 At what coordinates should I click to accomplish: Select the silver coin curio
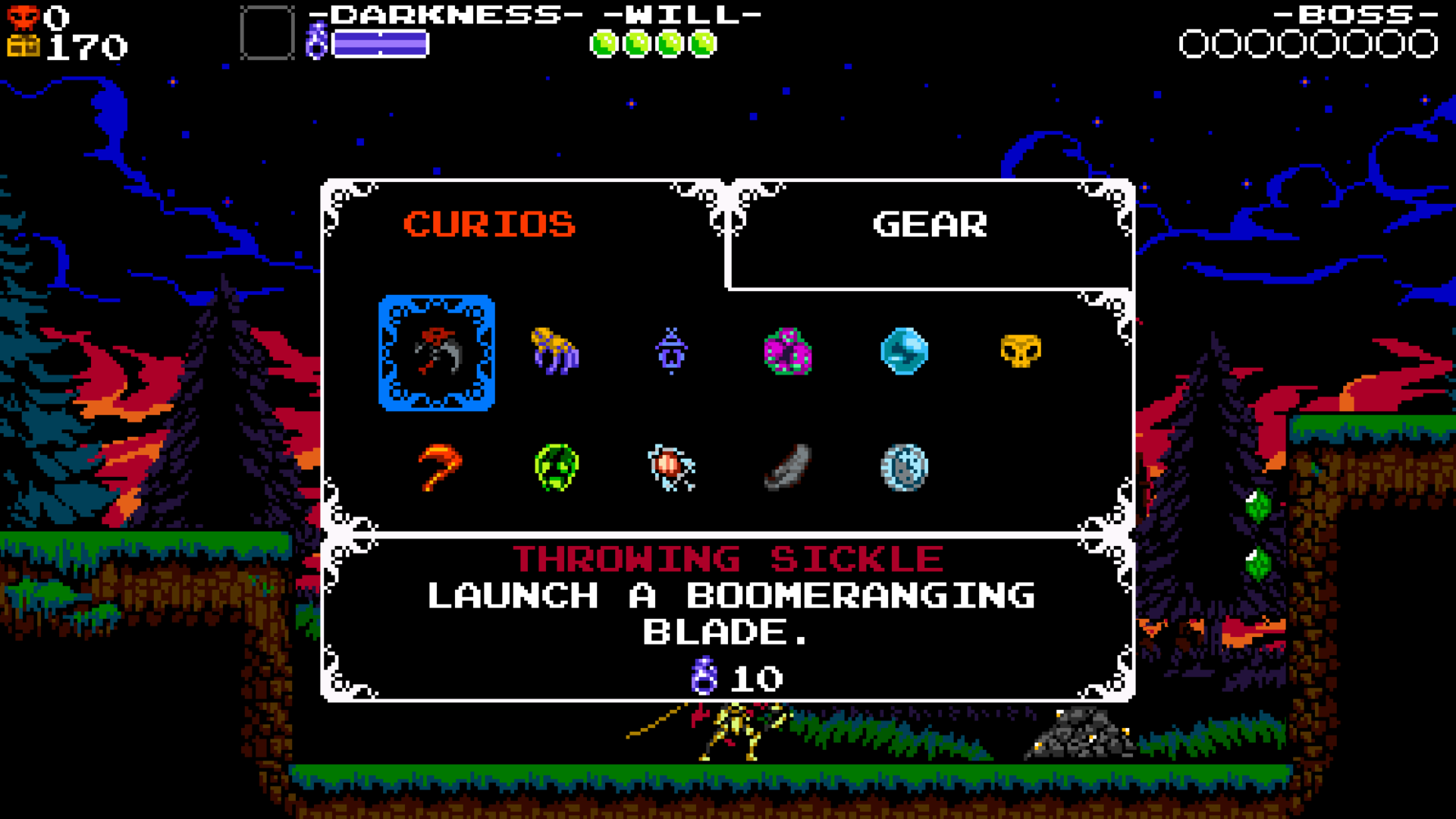tap(904, 467)
